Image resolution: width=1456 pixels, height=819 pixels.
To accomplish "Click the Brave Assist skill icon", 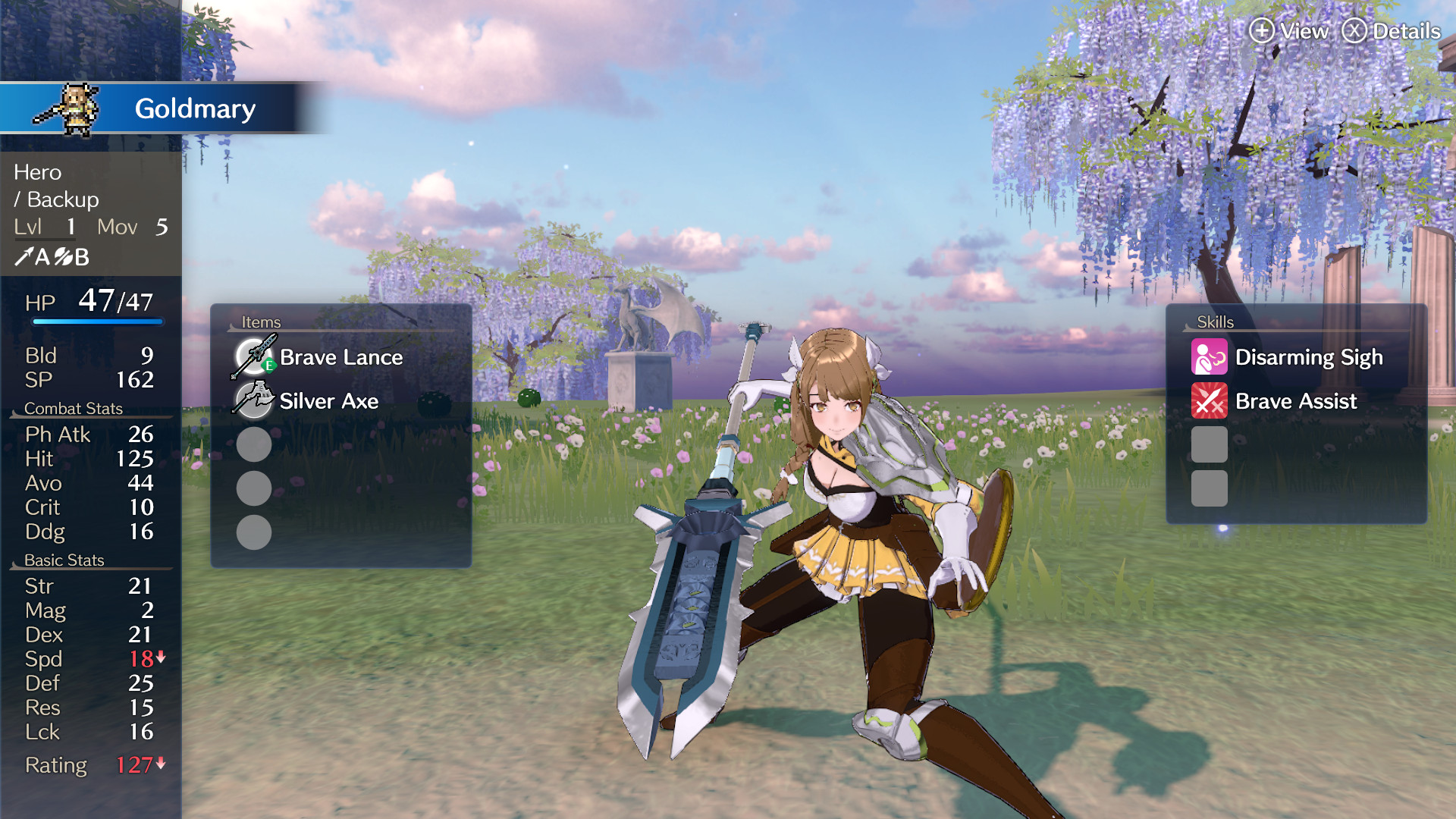I will 1209,401.
